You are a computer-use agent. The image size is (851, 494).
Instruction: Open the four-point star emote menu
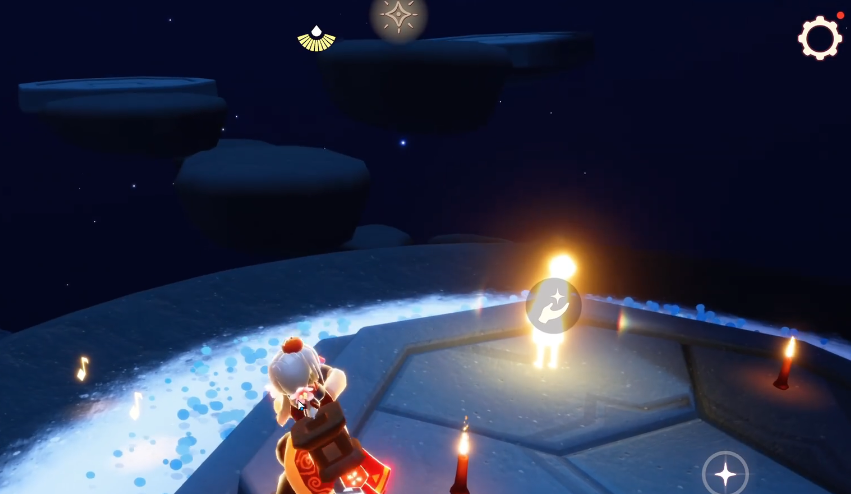[399, 16]
